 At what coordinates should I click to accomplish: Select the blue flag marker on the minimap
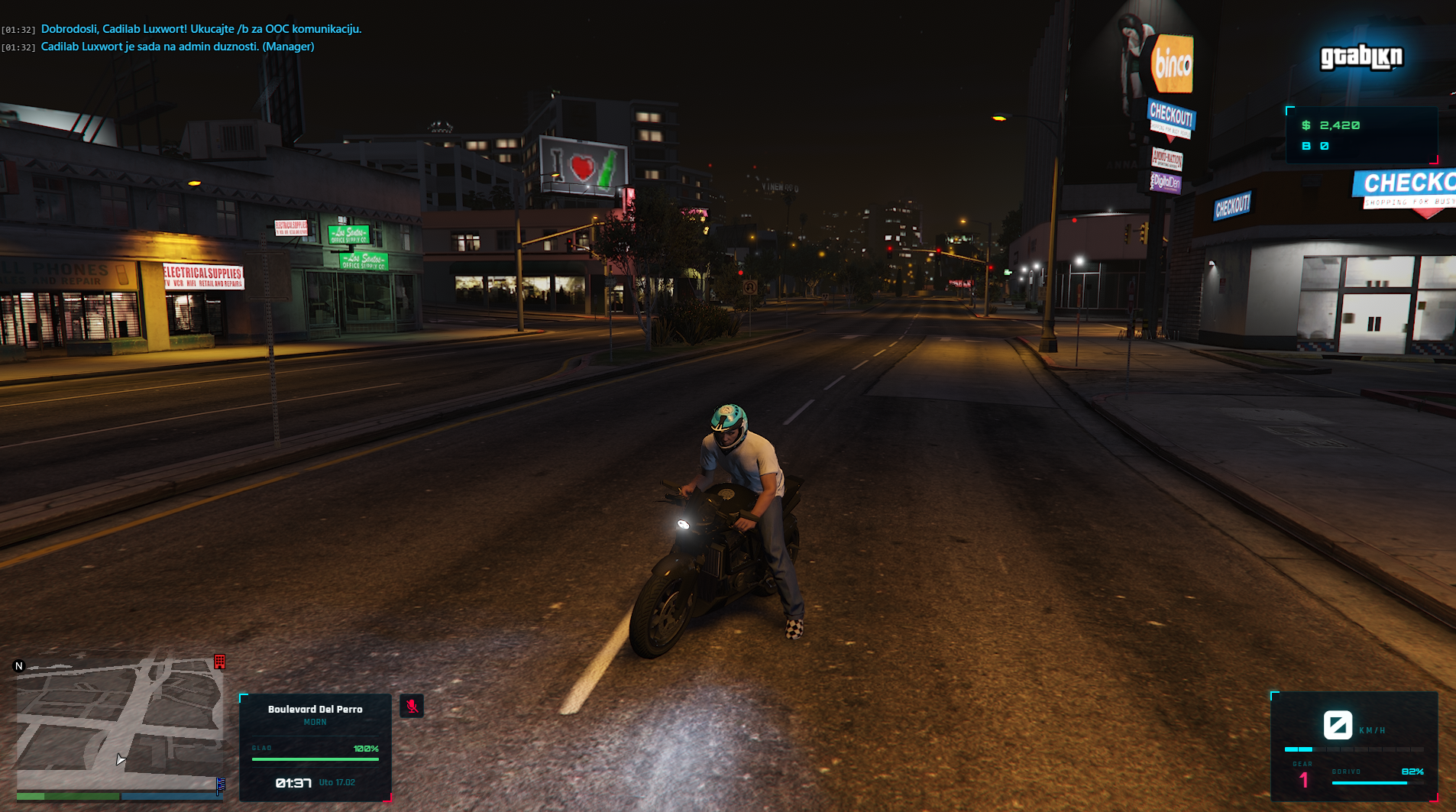tap(221, 785)
